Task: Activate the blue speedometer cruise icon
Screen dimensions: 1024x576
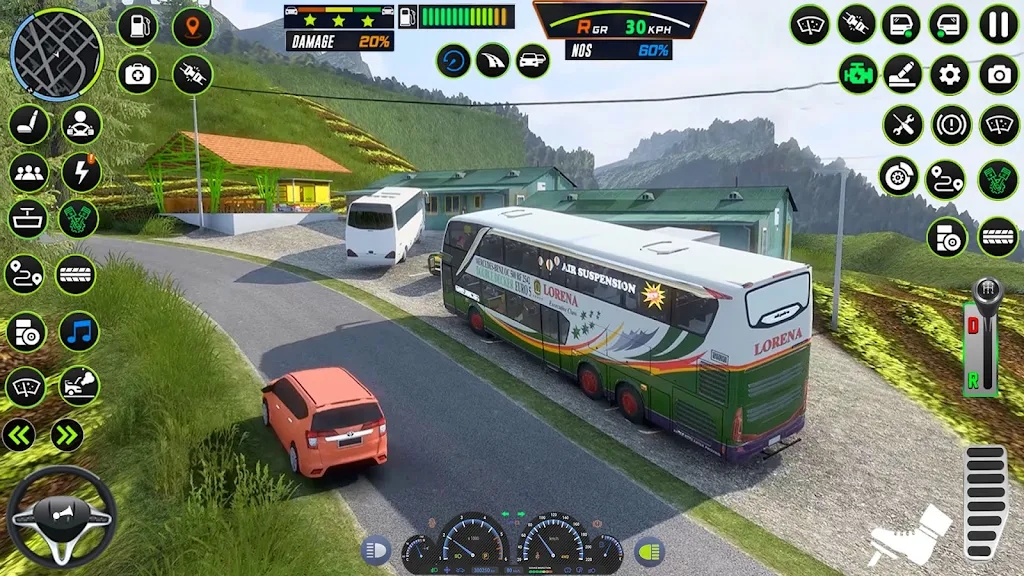Action: 453,61
